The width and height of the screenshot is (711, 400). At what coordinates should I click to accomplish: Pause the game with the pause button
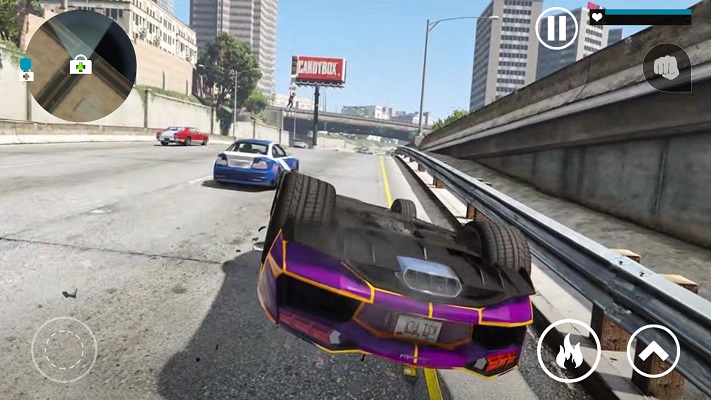point(556,28)
